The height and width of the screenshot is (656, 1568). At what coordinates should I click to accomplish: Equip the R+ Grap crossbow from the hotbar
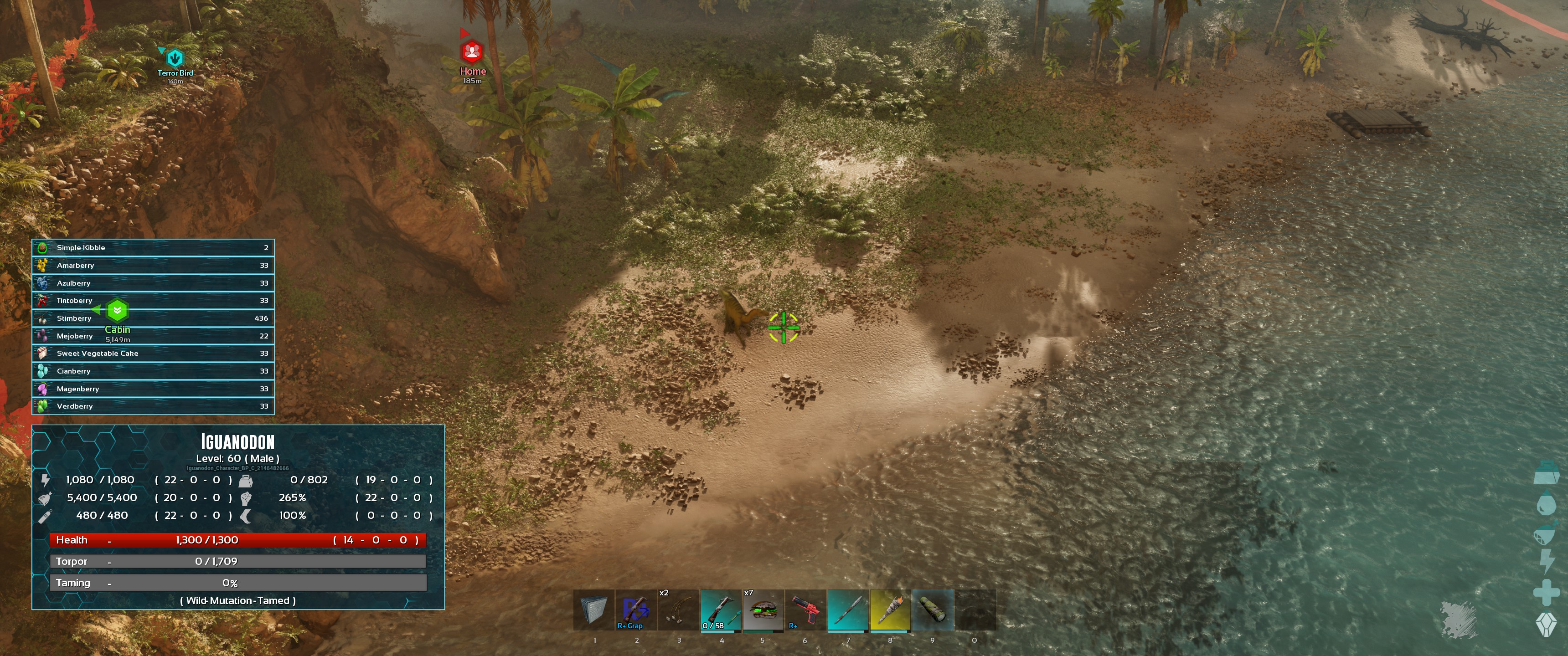point(635,610)
